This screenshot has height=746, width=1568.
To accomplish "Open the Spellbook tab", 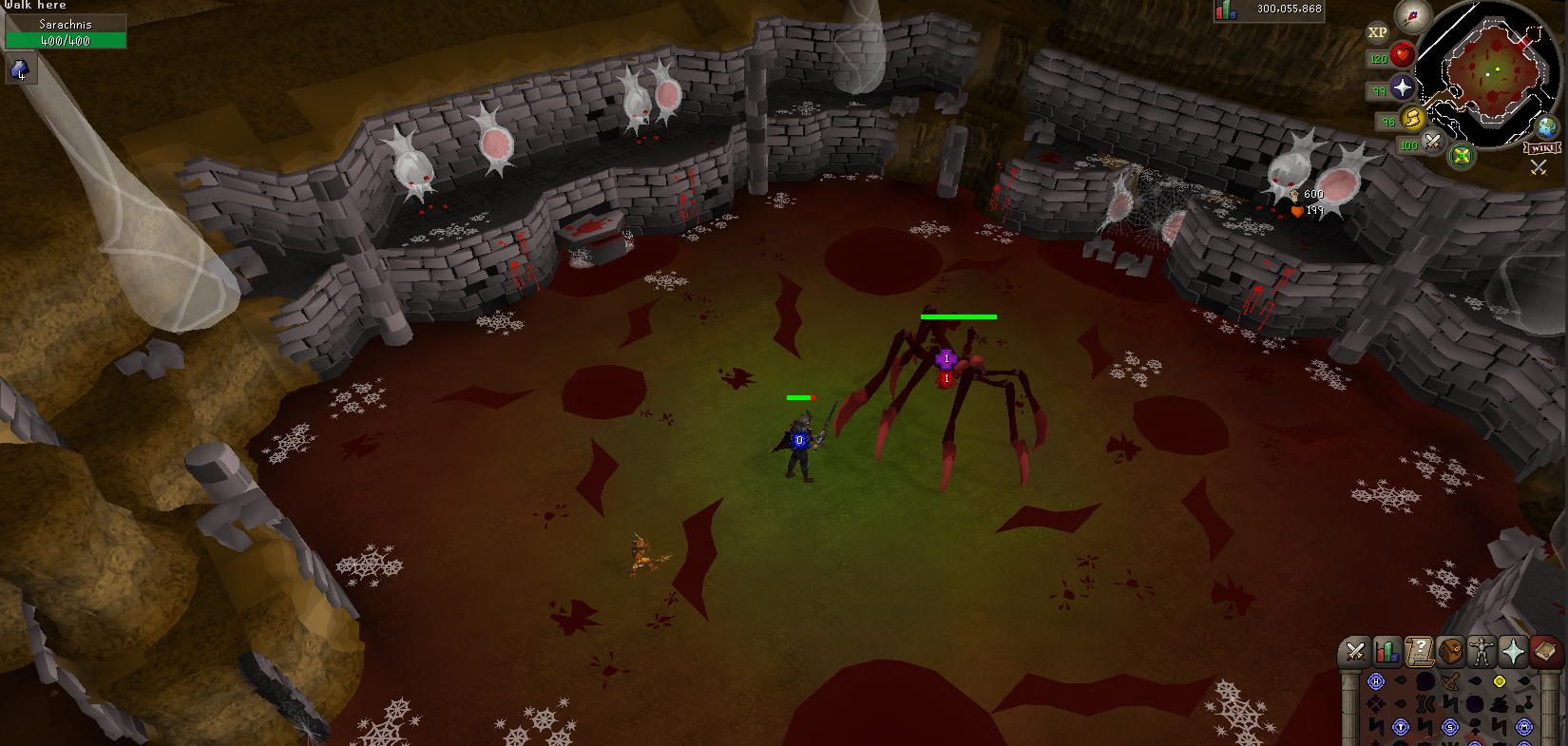I will [1545, 651].
